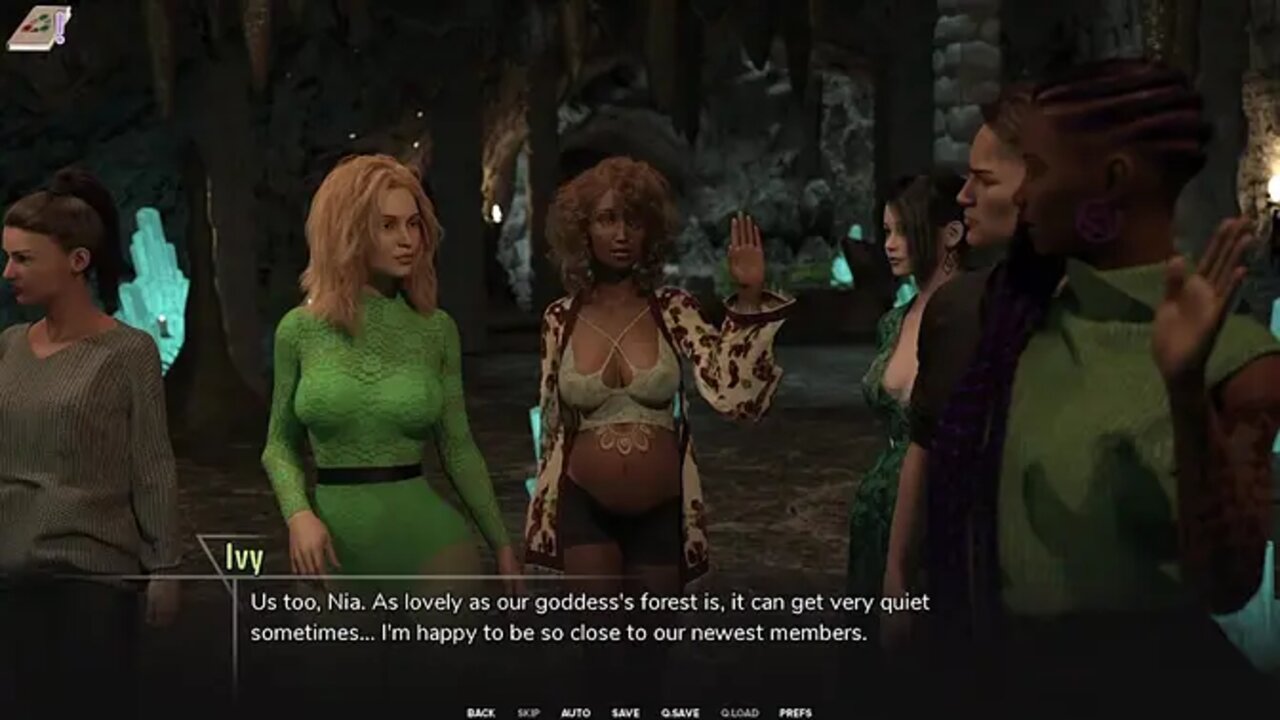
Task: Open the PREFS preferences menu
Action: 795,713
